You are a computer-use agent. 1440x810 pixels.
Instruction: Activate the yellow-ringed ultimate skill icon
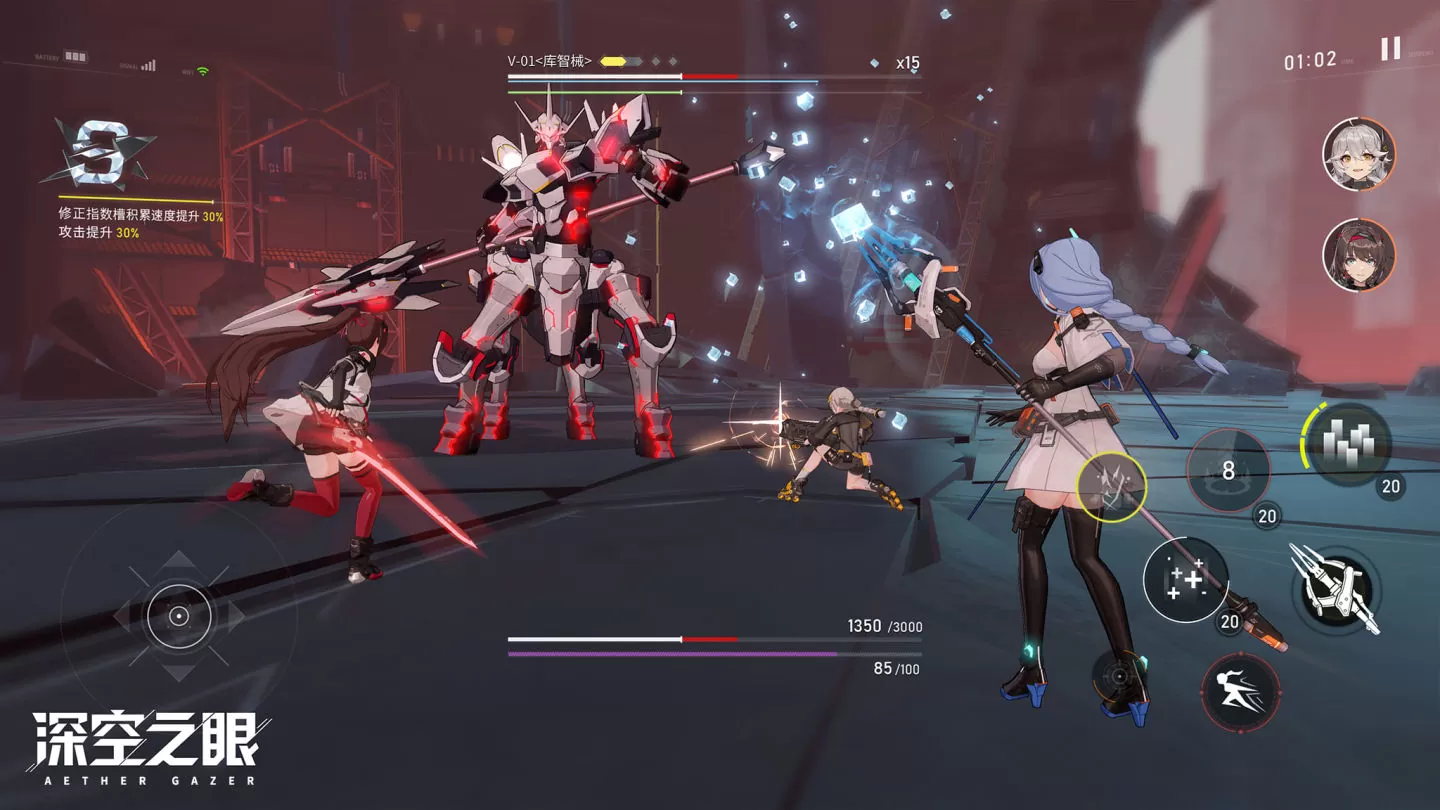coord(1111,487)
